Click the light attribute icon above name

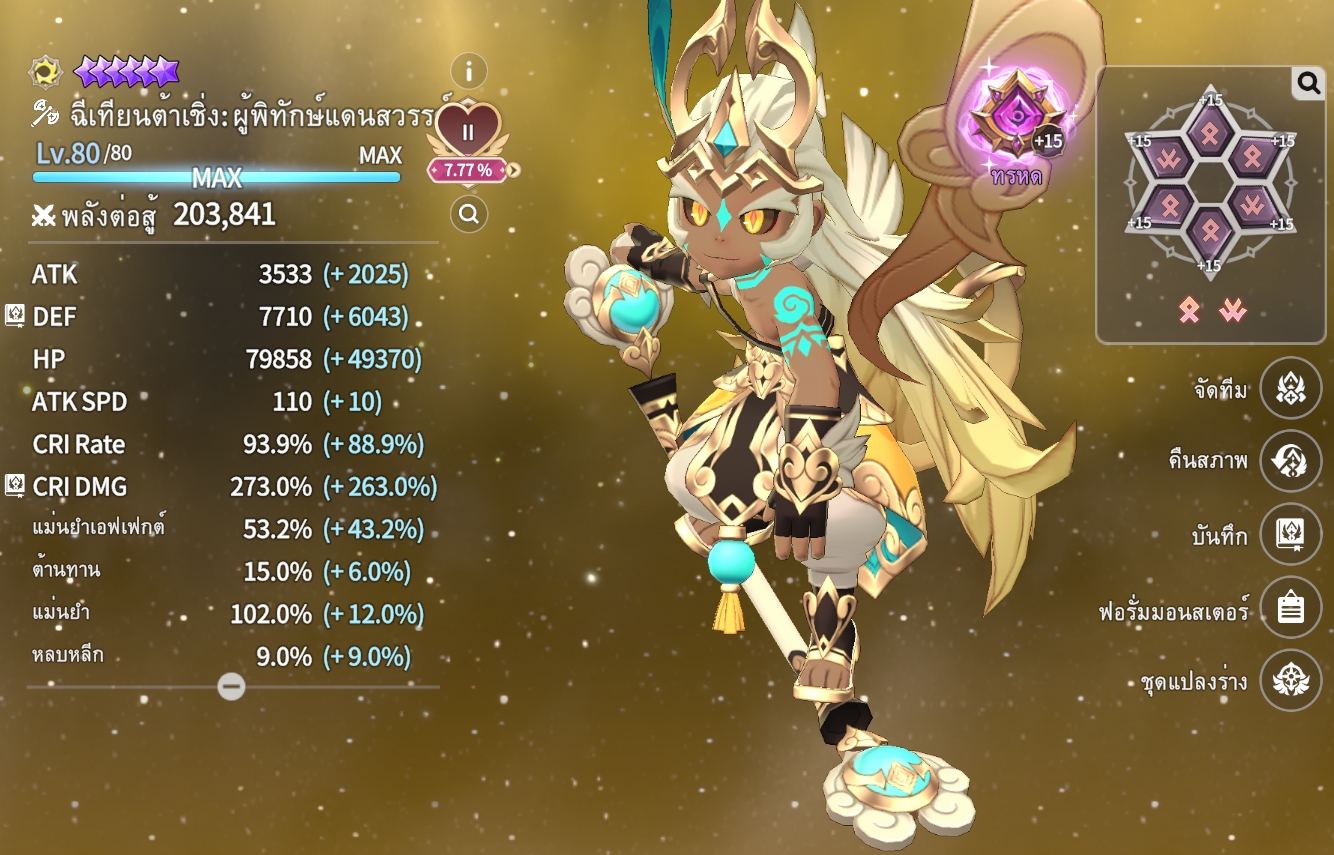coord(45,72)
